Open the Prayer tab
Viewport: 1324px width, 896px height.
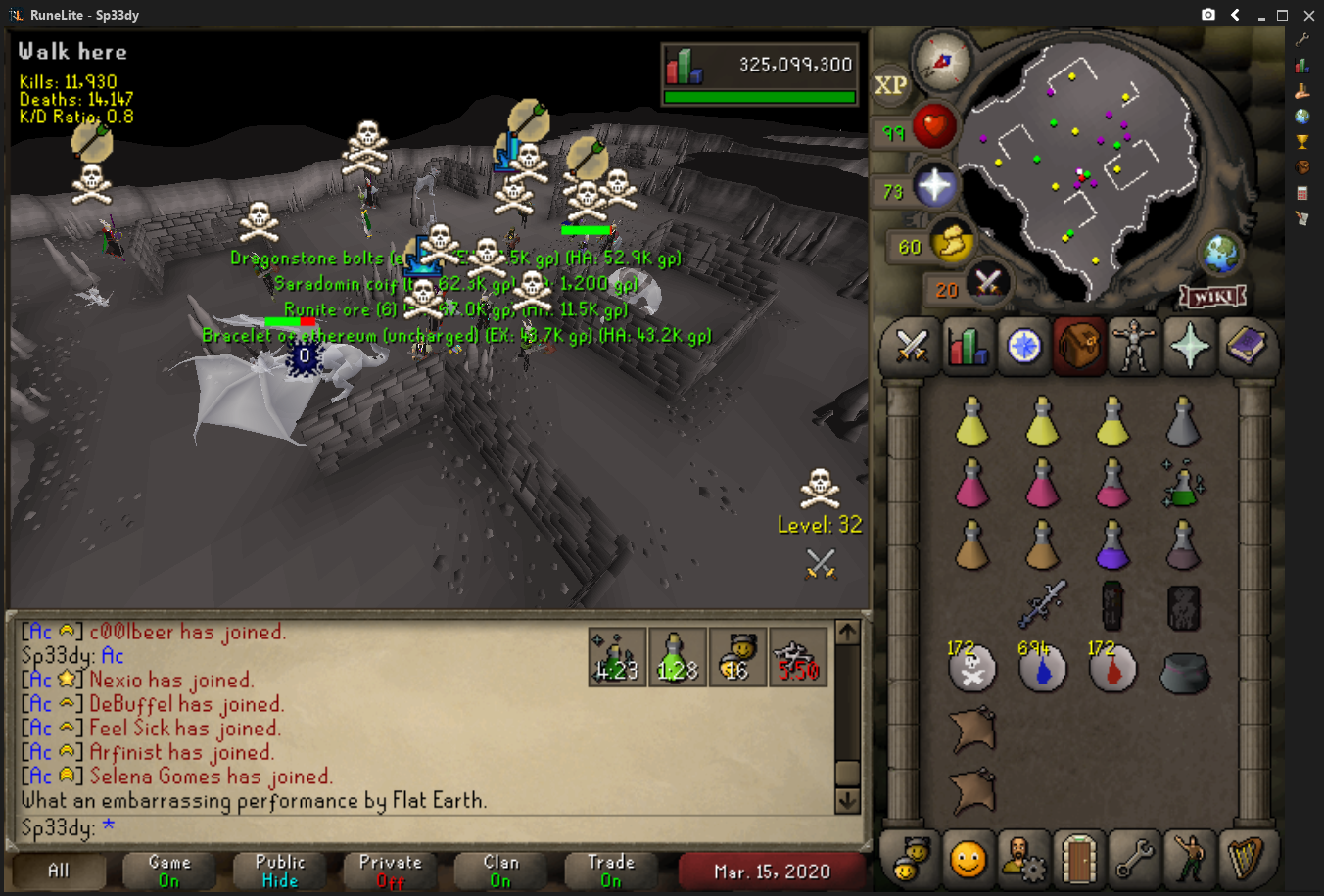[1190, 346]
